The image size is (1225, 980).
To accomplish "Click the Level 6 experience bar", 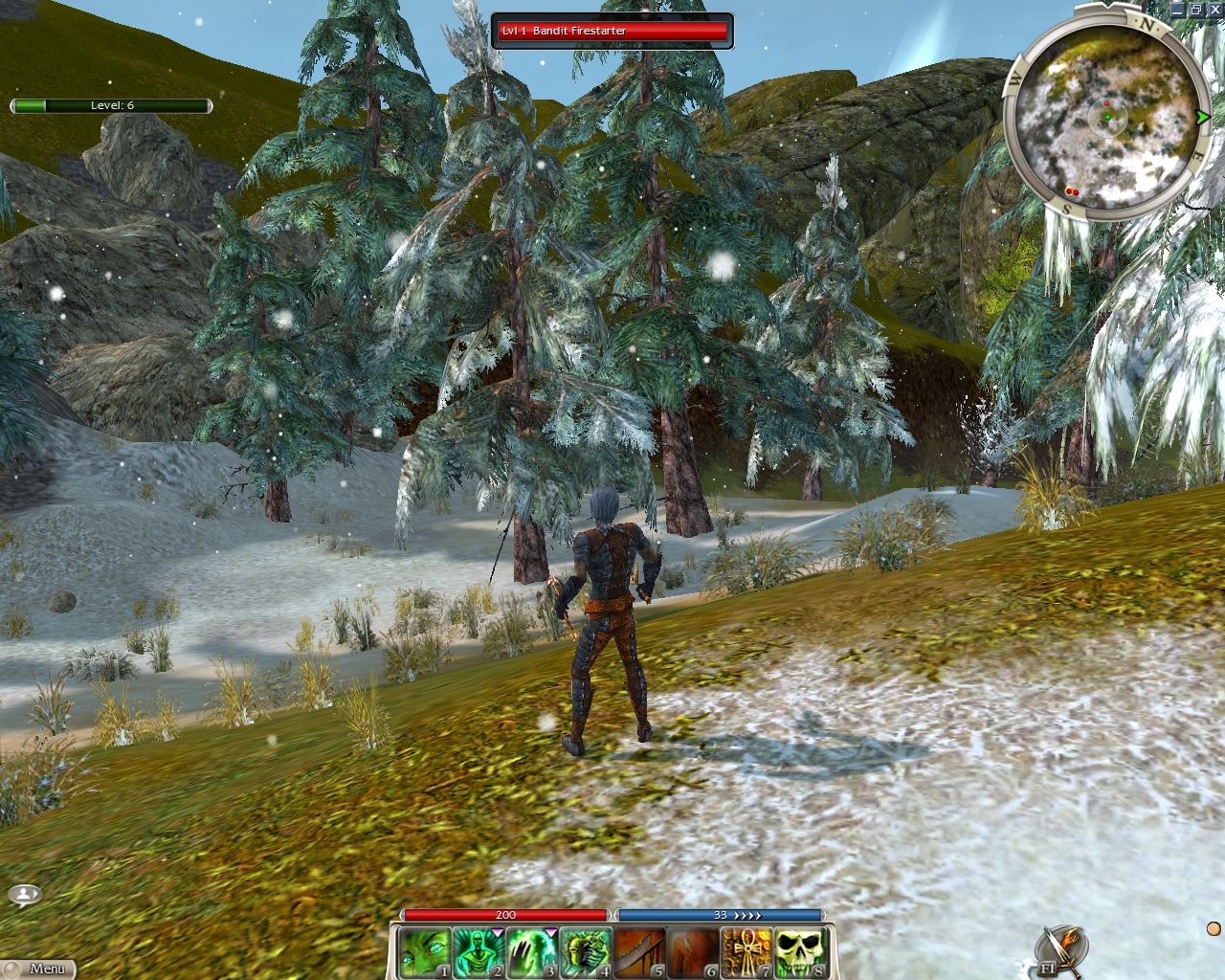I will [x=111, y=105].
